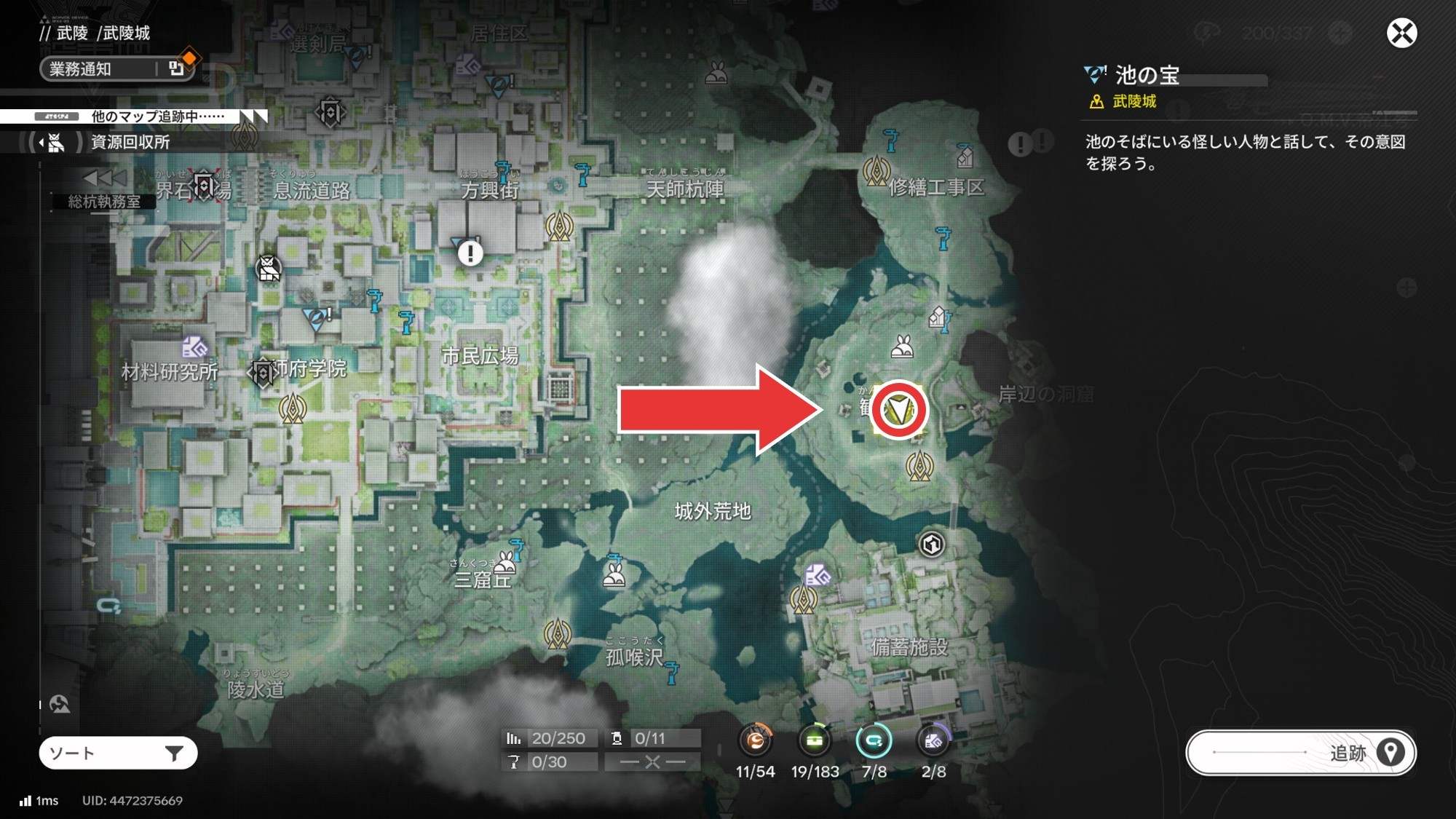This screenshot has width=1456, height=819.
Task: Open the 業務通知 notification button
Action: coord(116,69)
